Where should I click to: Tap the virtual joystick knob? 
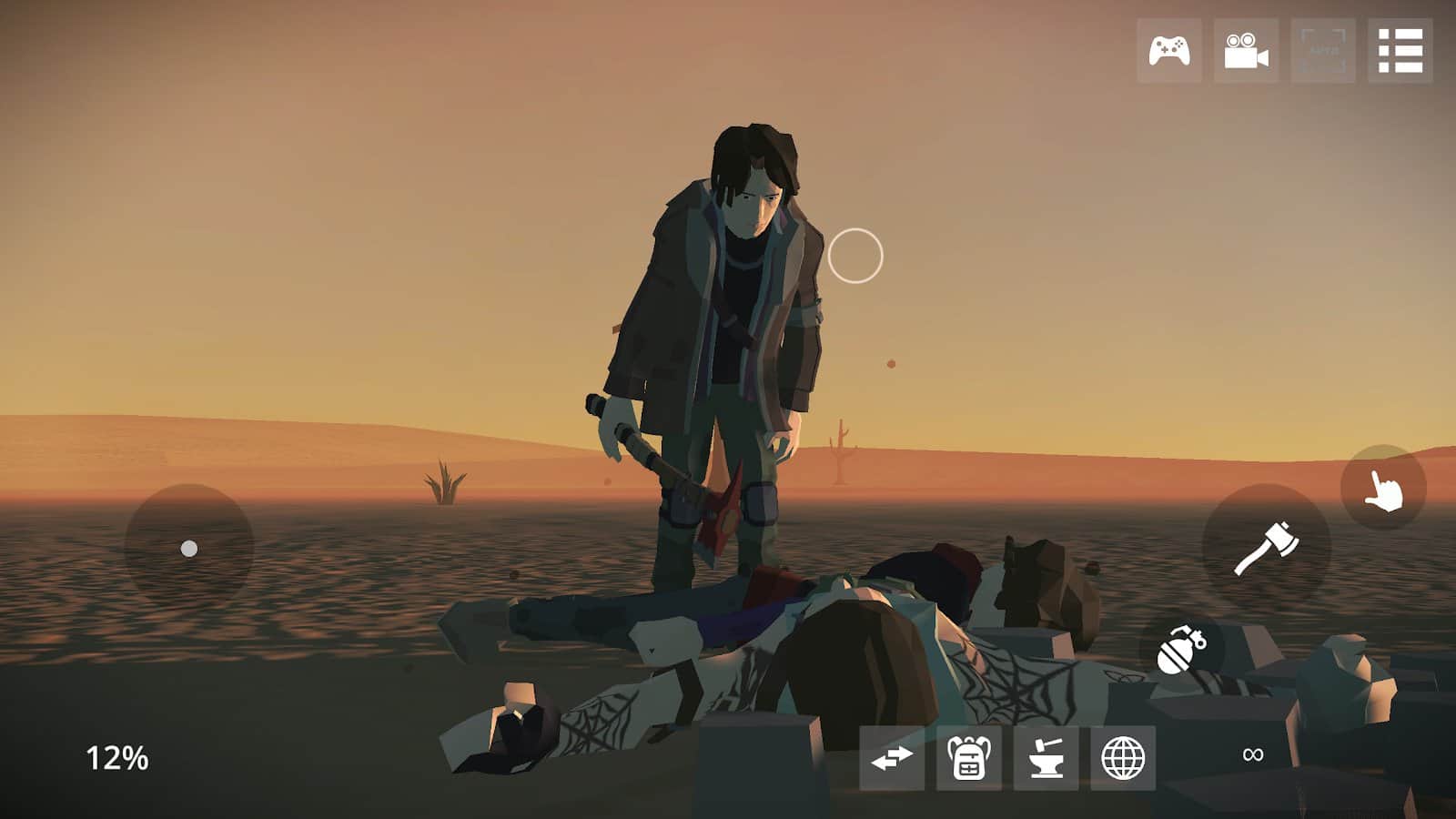(188, 548)
